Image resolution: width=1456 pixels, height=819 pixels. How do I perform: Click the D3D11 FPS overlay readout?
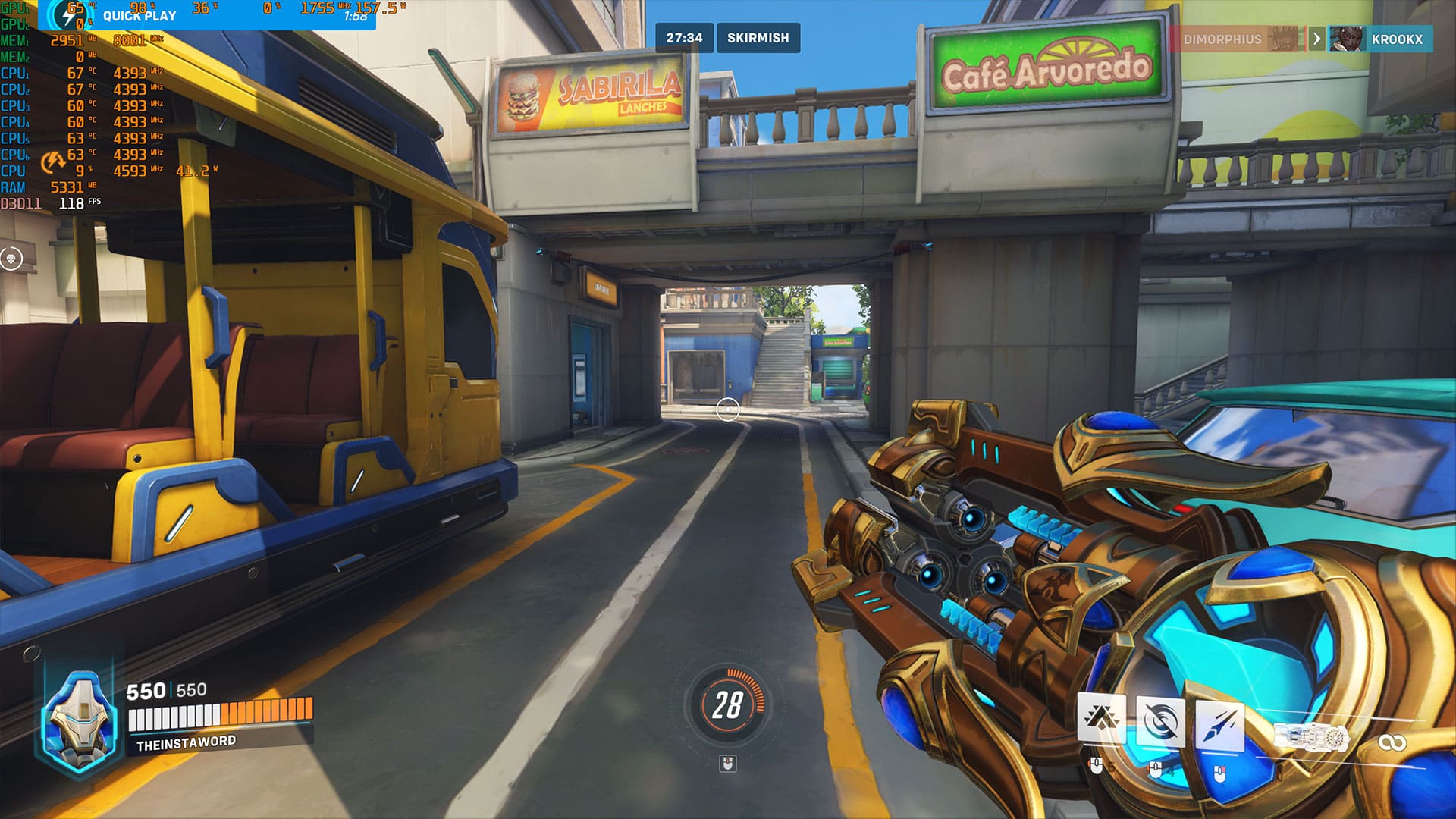pyautogui.click(x=52, y=203)
